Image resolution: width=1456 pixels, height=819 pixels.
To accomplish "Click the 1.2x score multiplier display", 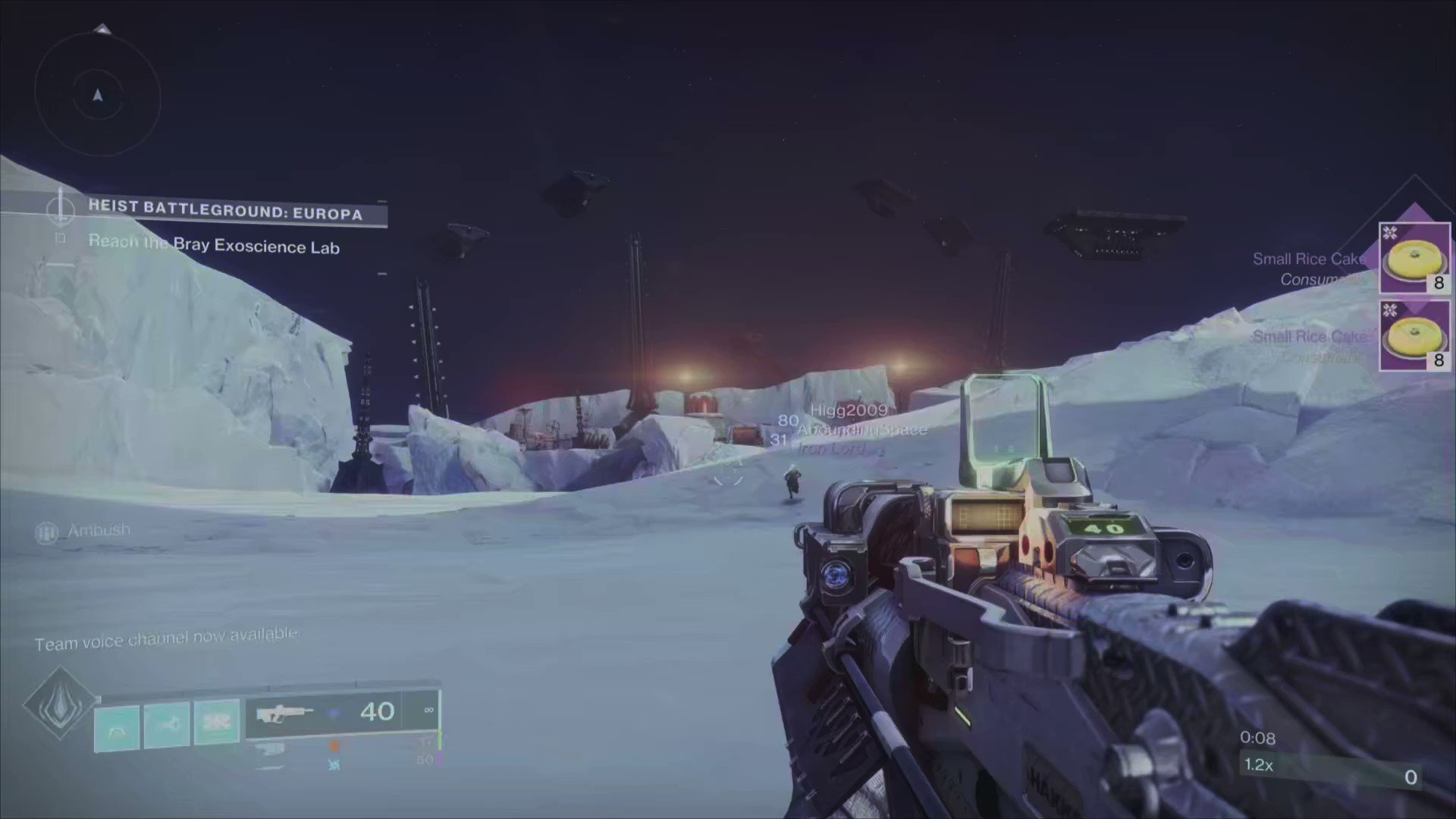I will (1258, 765).
